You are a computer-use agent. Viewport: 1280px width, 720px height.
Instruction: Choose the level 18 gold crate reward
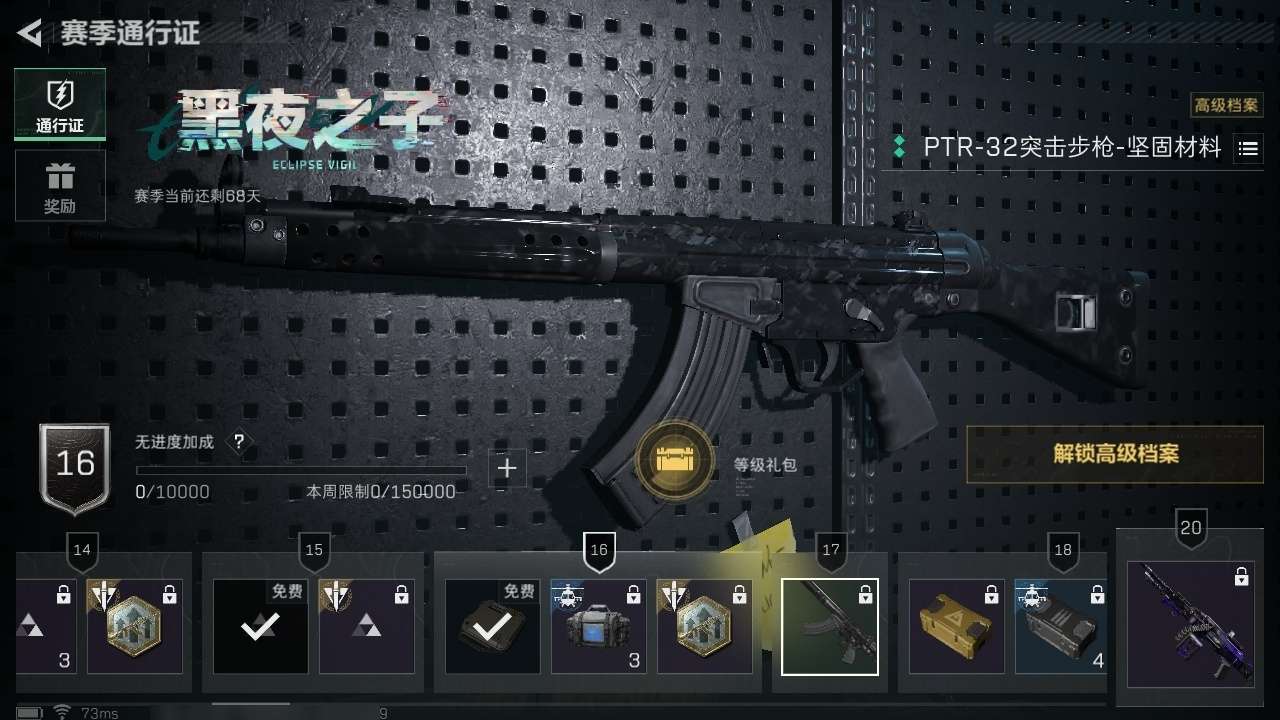click(957, 627)
